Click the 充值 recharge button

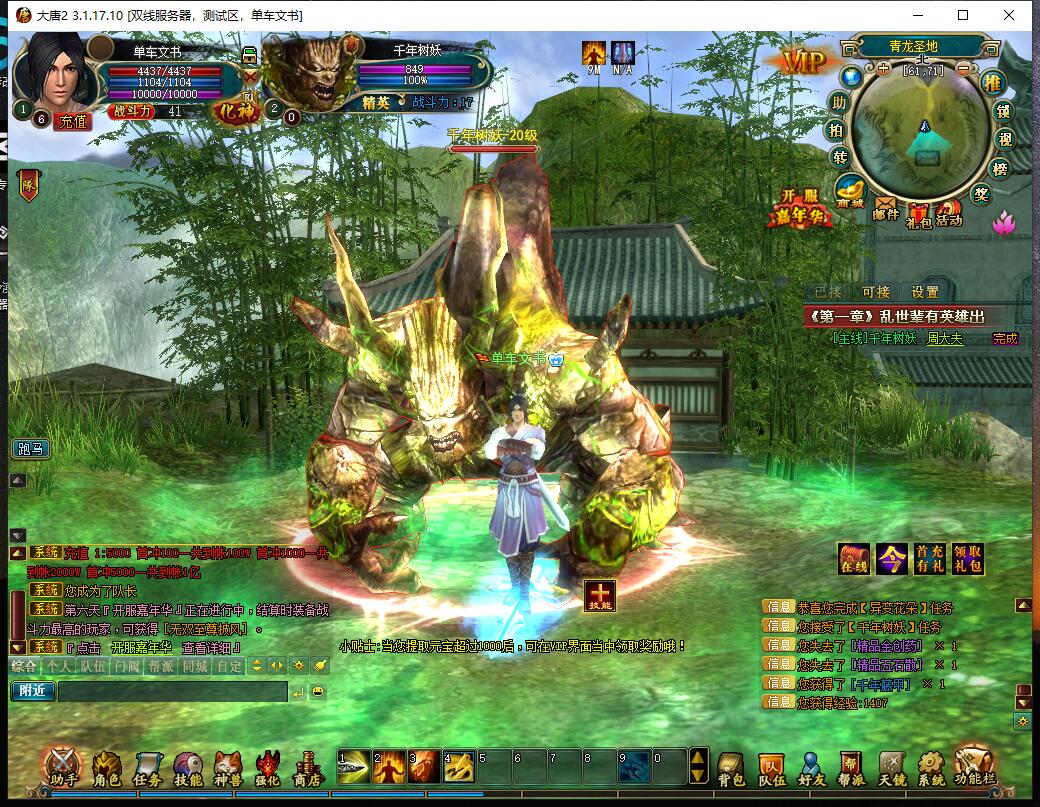tap(73, 121)
